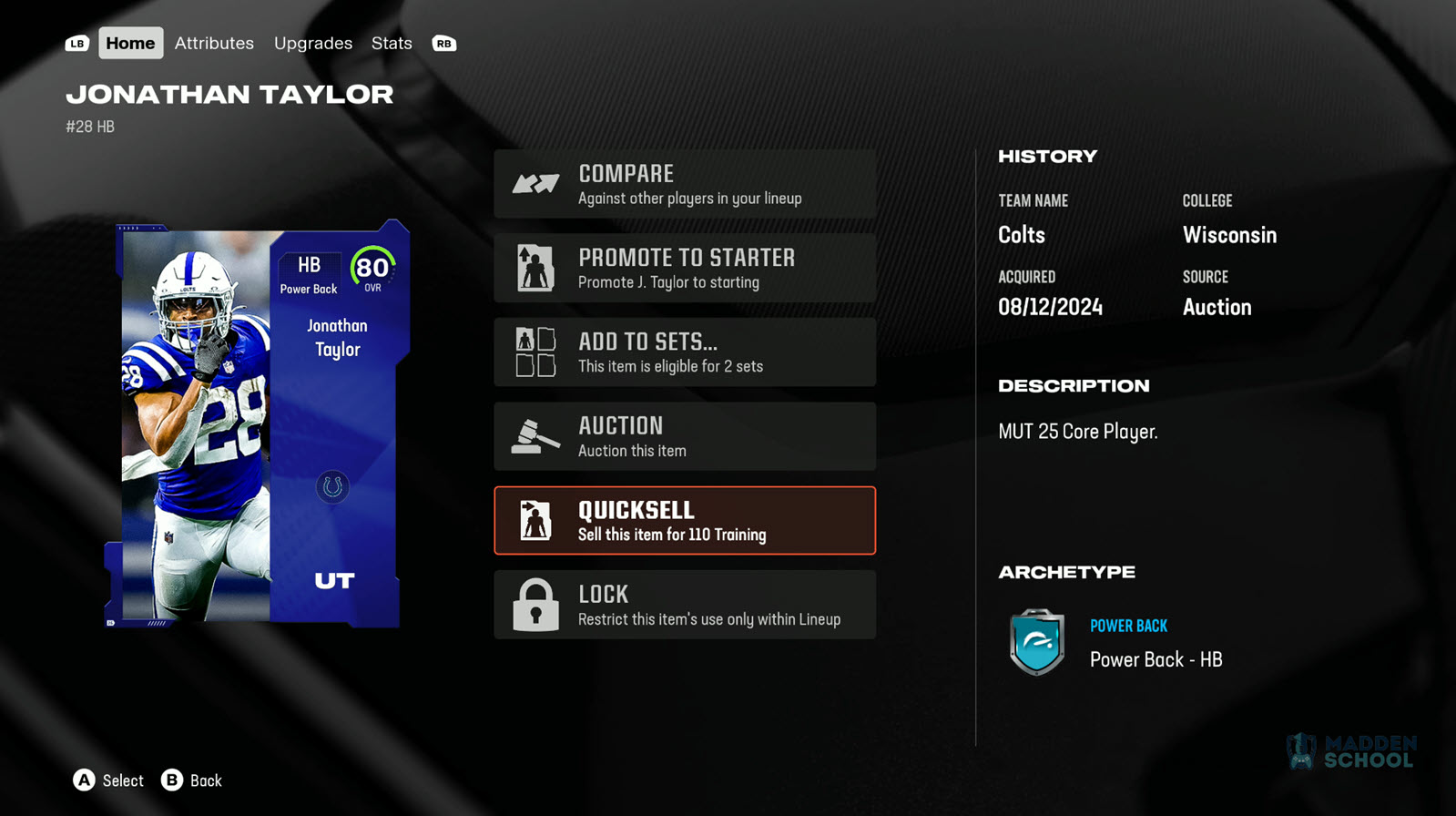Lock this item to Lineup

click(x=685, y=605)
